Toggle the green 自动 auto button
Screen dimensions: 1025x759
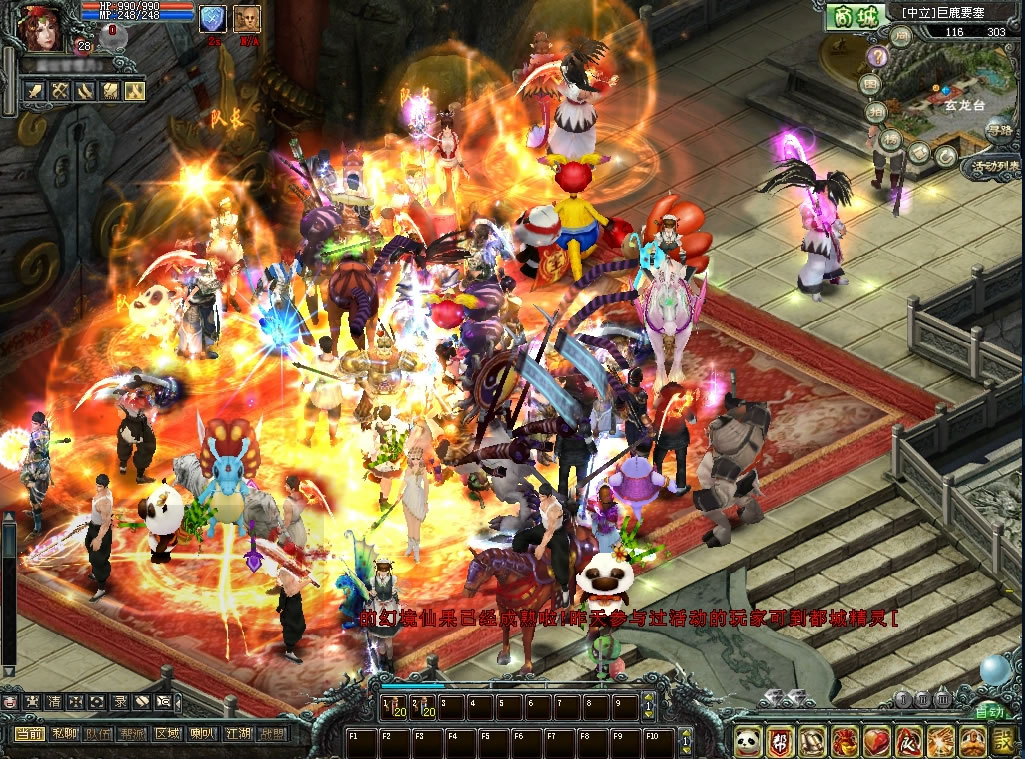pos(989,711)
